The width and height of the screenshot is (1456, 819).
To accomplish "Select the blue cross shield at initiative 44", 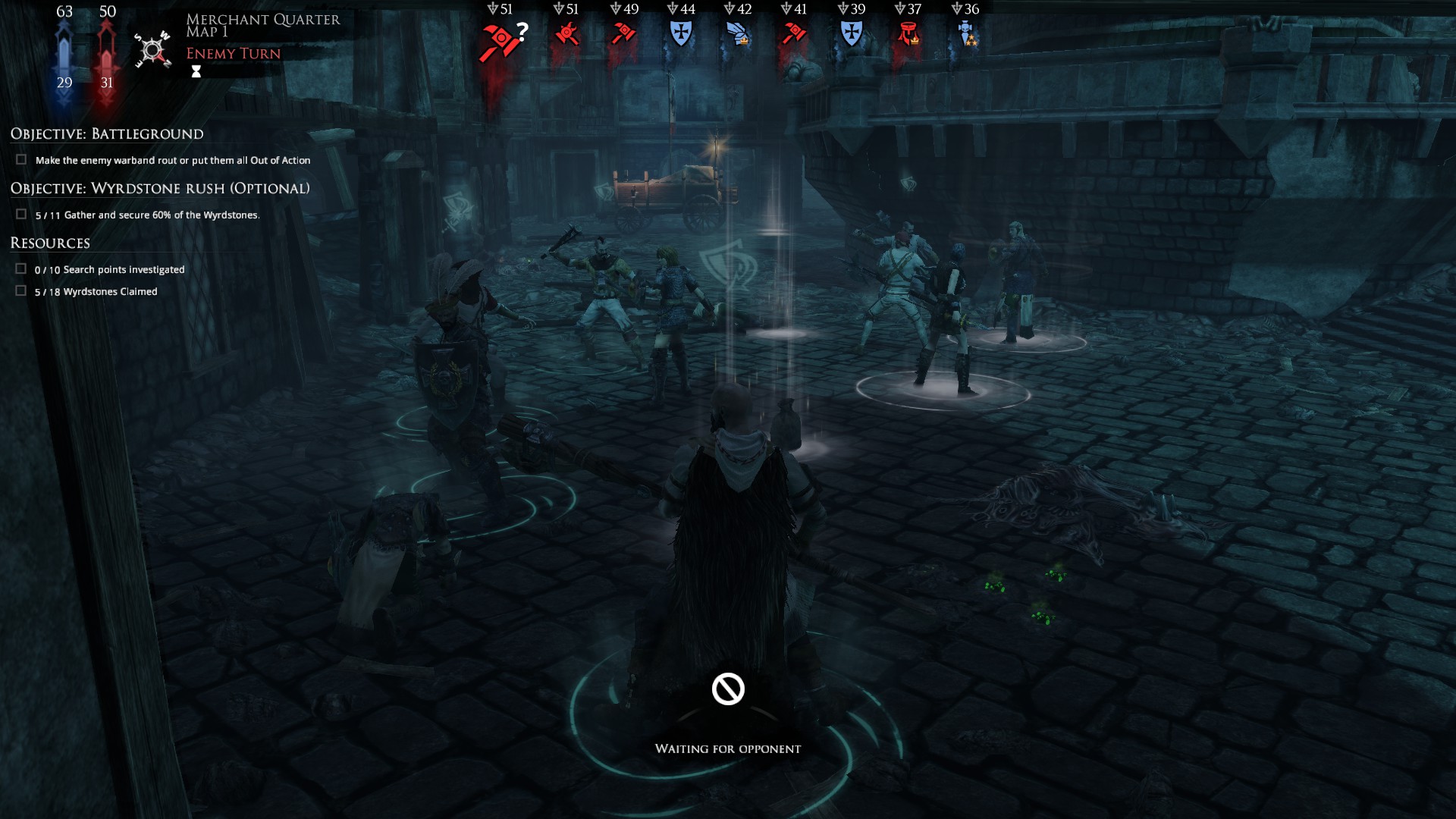I will [681, 33].
